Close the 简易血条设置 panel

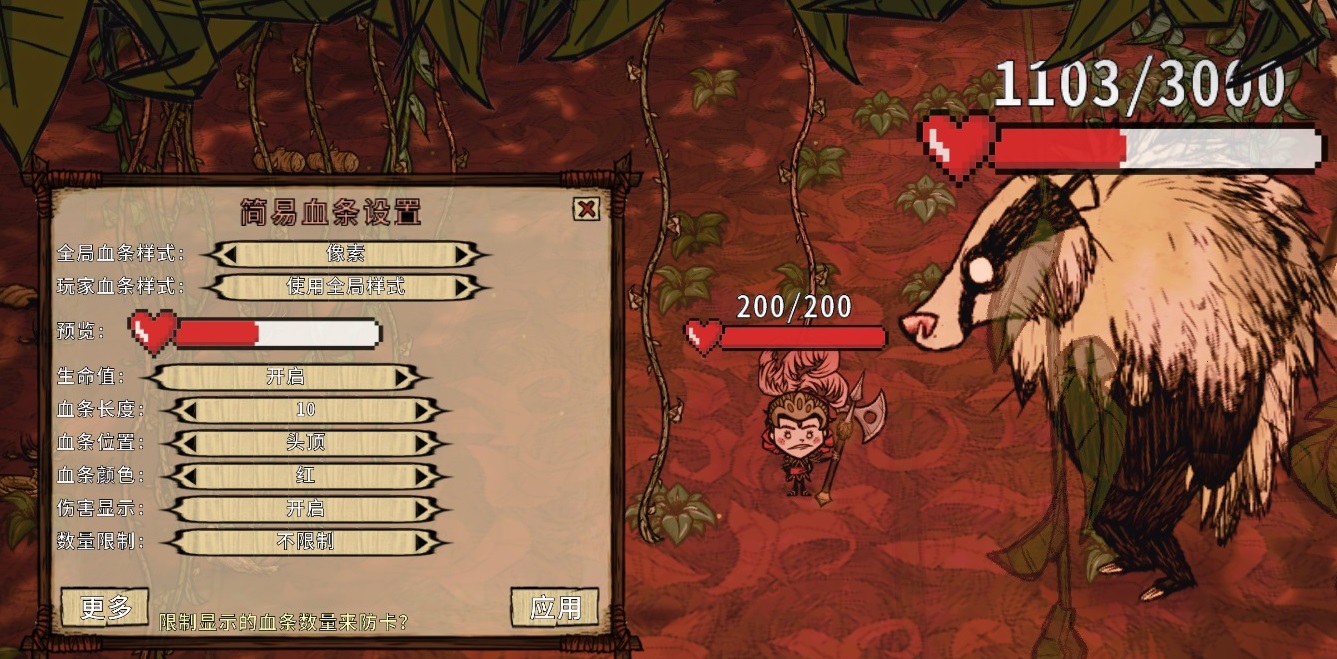[586, 209]
